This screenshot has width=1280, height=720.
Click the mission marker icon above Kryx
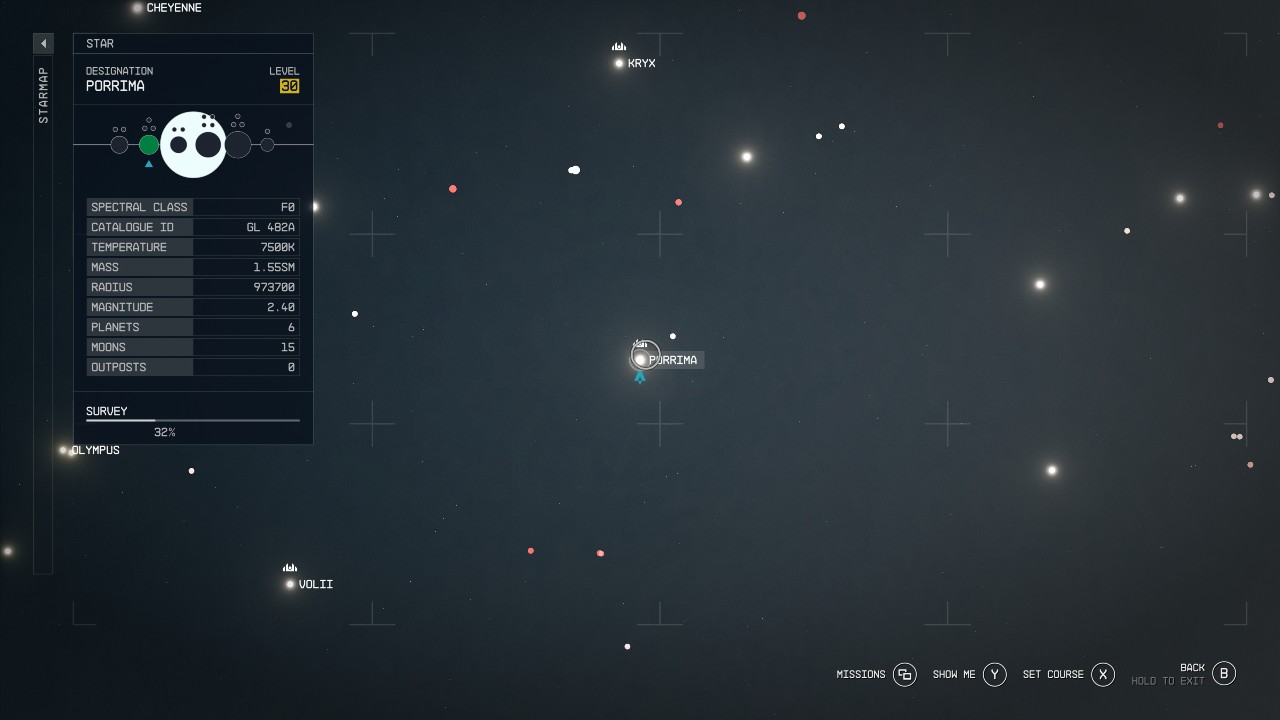618,45
